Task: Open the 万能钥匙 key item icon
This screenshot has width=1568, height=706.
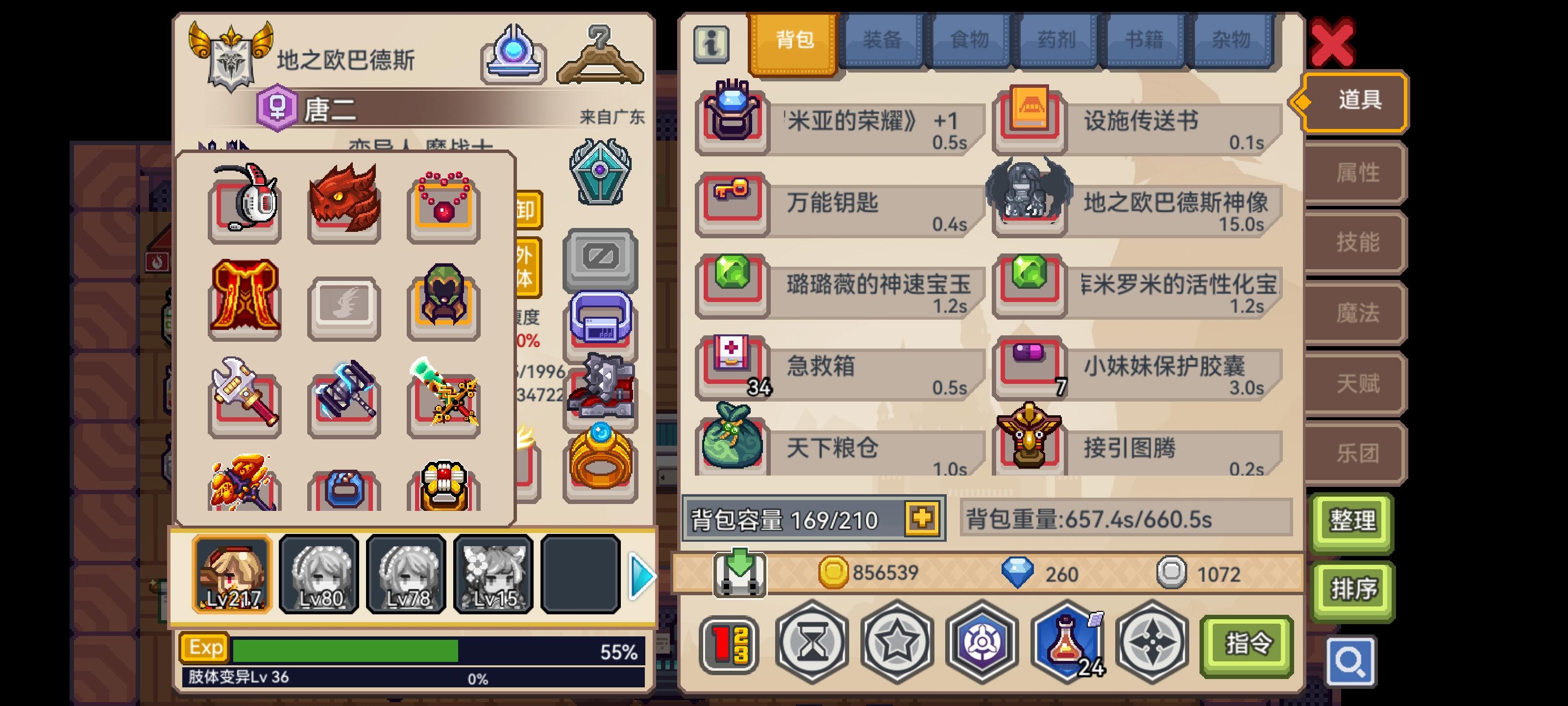Action: 732,202
